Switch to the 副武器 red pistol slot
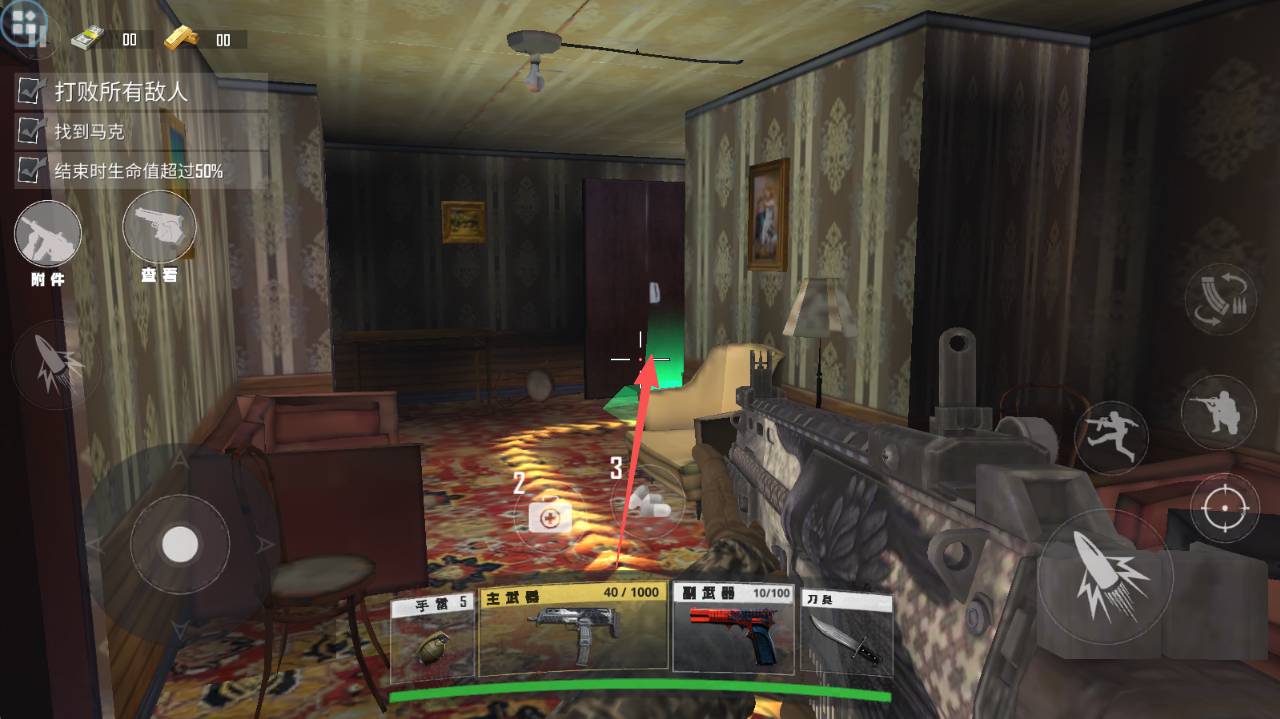1280x719 pixels. [733, 628]
